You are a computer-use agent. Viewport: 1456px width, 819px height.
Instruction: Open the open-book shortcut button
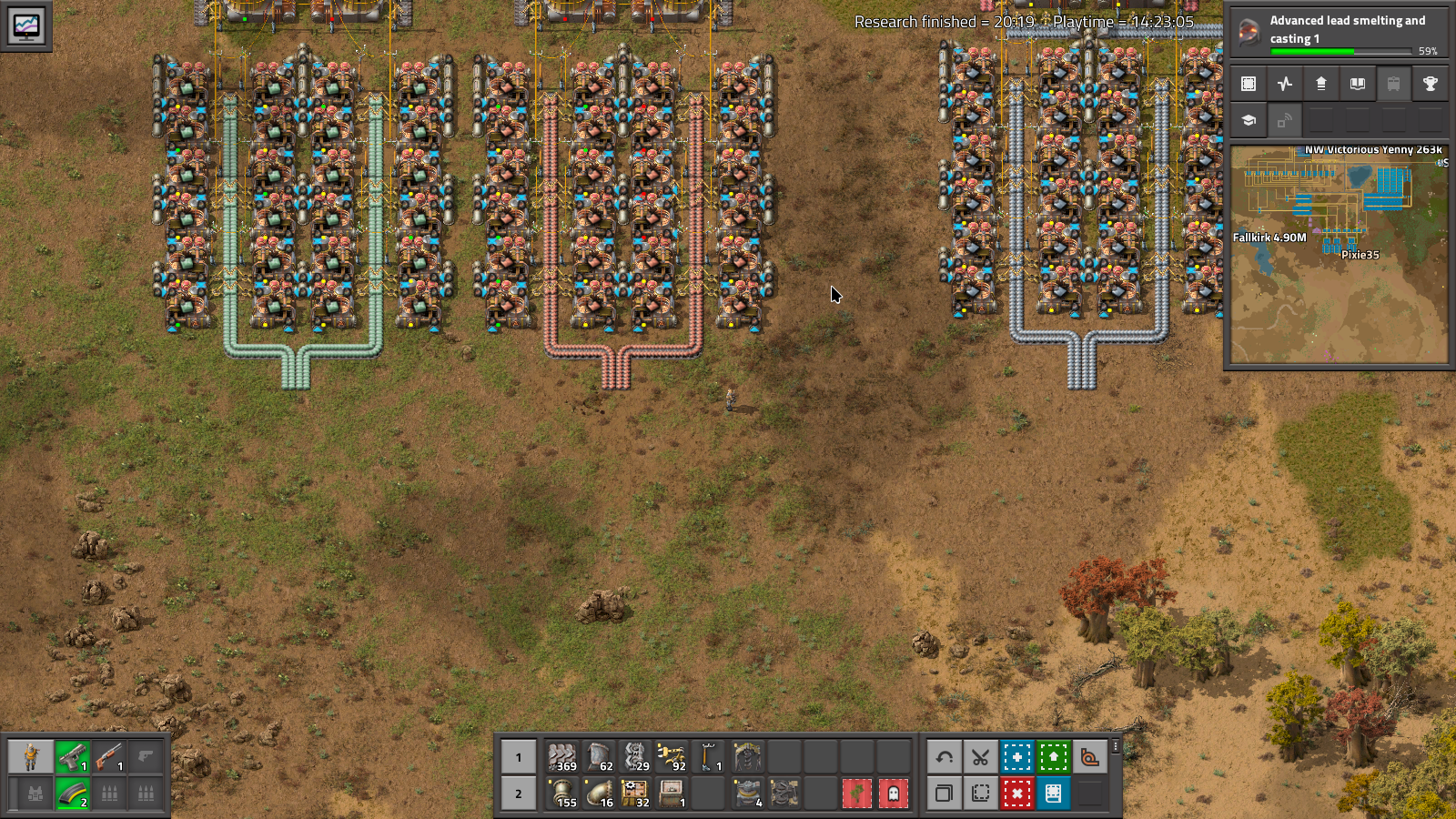click(x=1357, y=84)
